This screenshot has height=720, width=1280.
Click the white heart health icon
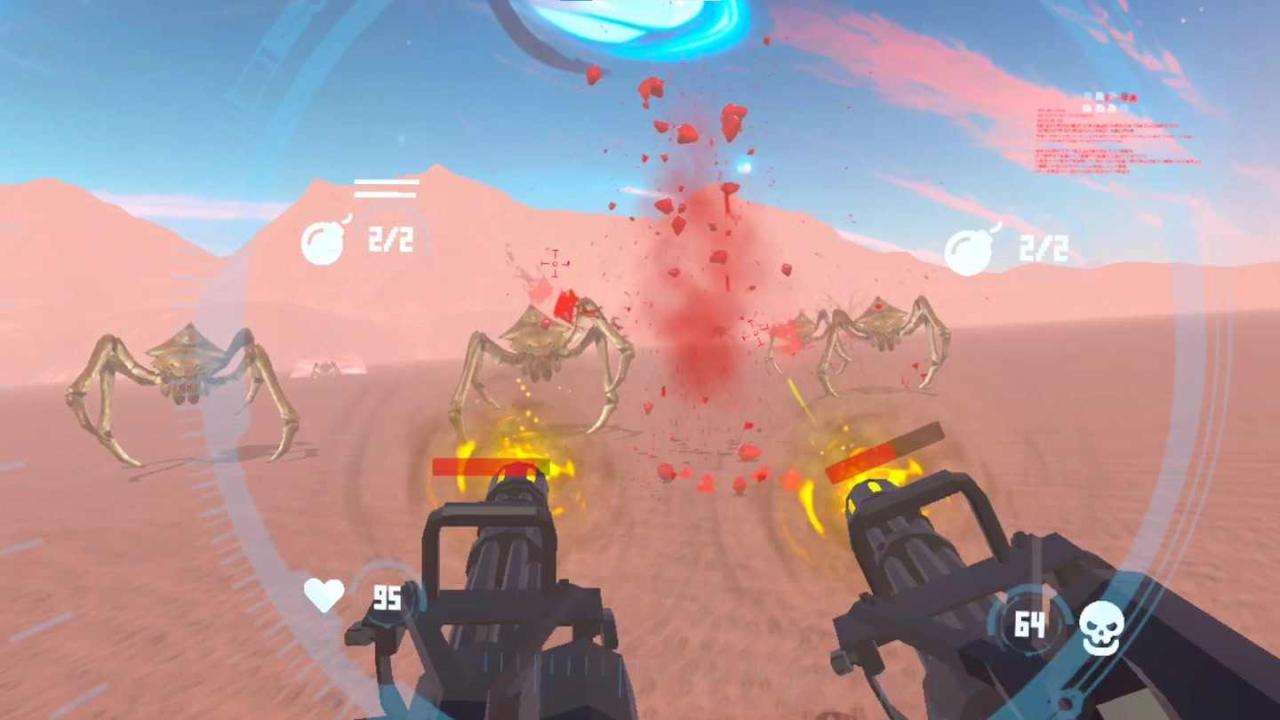tap(324, 595)
